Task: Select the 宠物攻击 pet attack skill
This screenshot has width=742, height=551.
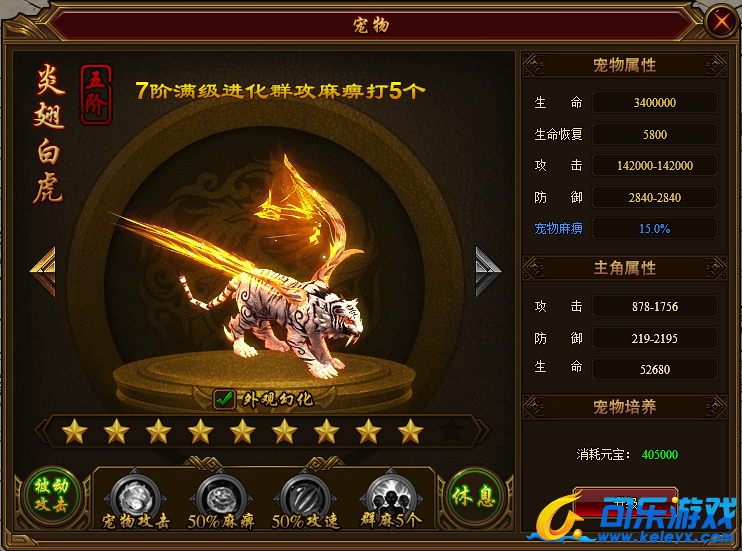Action: tap(135, 494)
